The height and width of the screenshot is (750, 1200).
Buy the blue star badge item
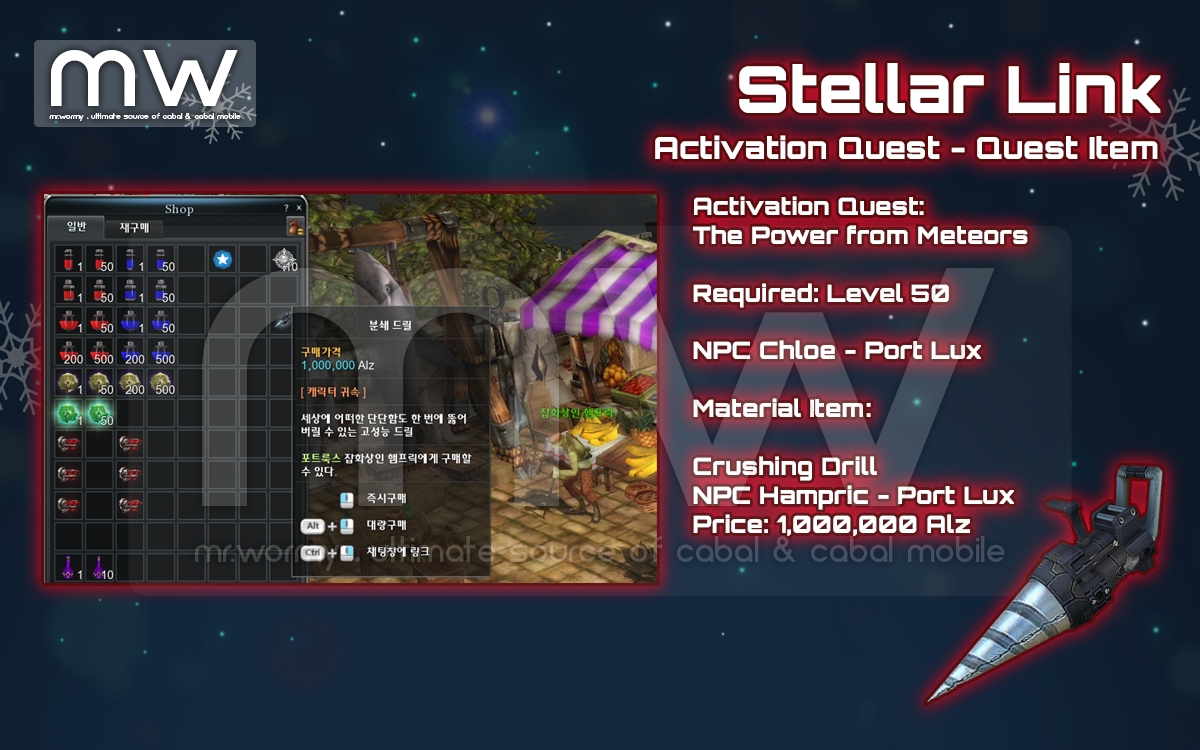[222, 260]
